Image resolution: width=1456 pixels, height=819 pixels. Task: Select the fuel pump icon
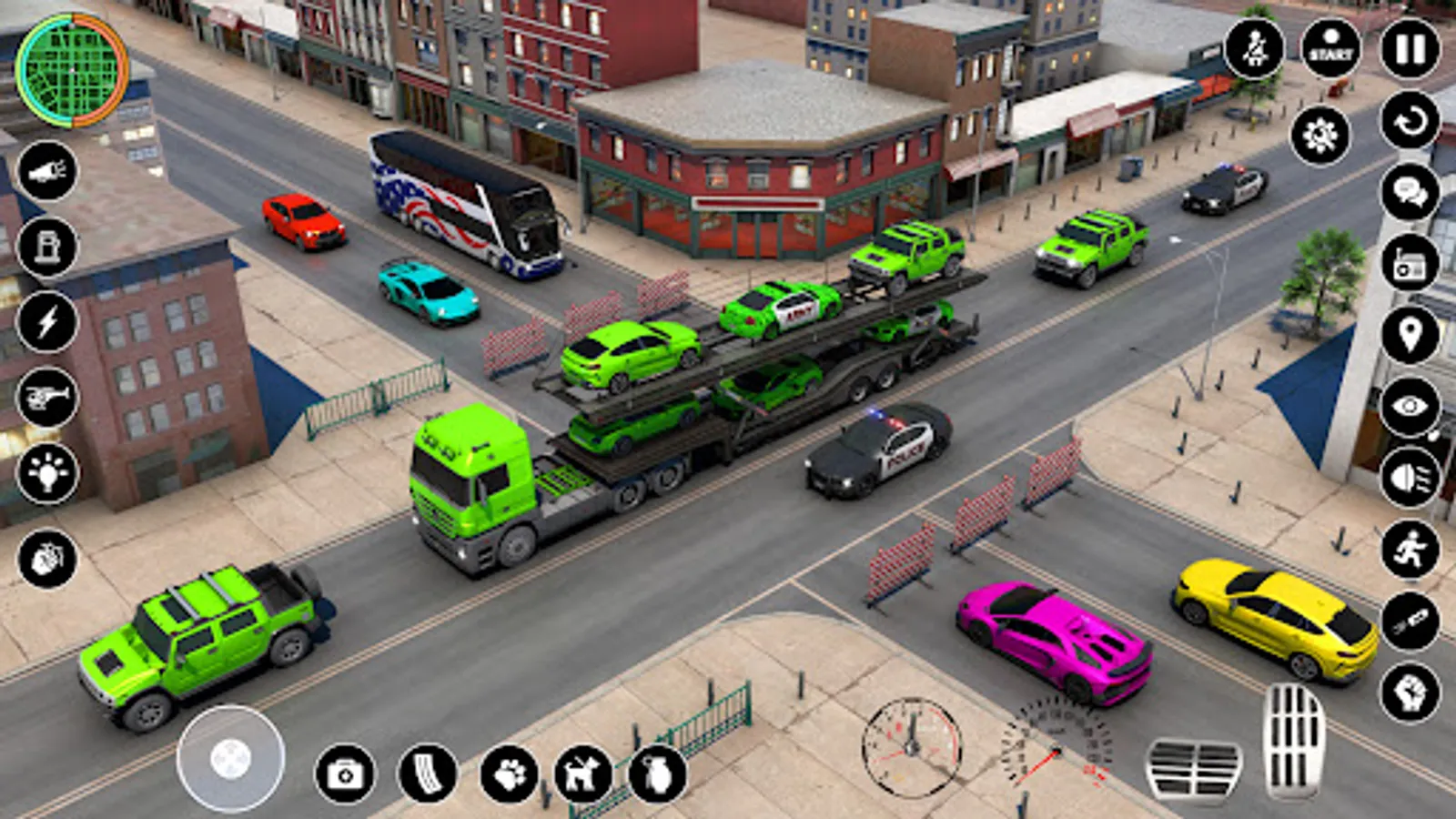pos(47,247)
